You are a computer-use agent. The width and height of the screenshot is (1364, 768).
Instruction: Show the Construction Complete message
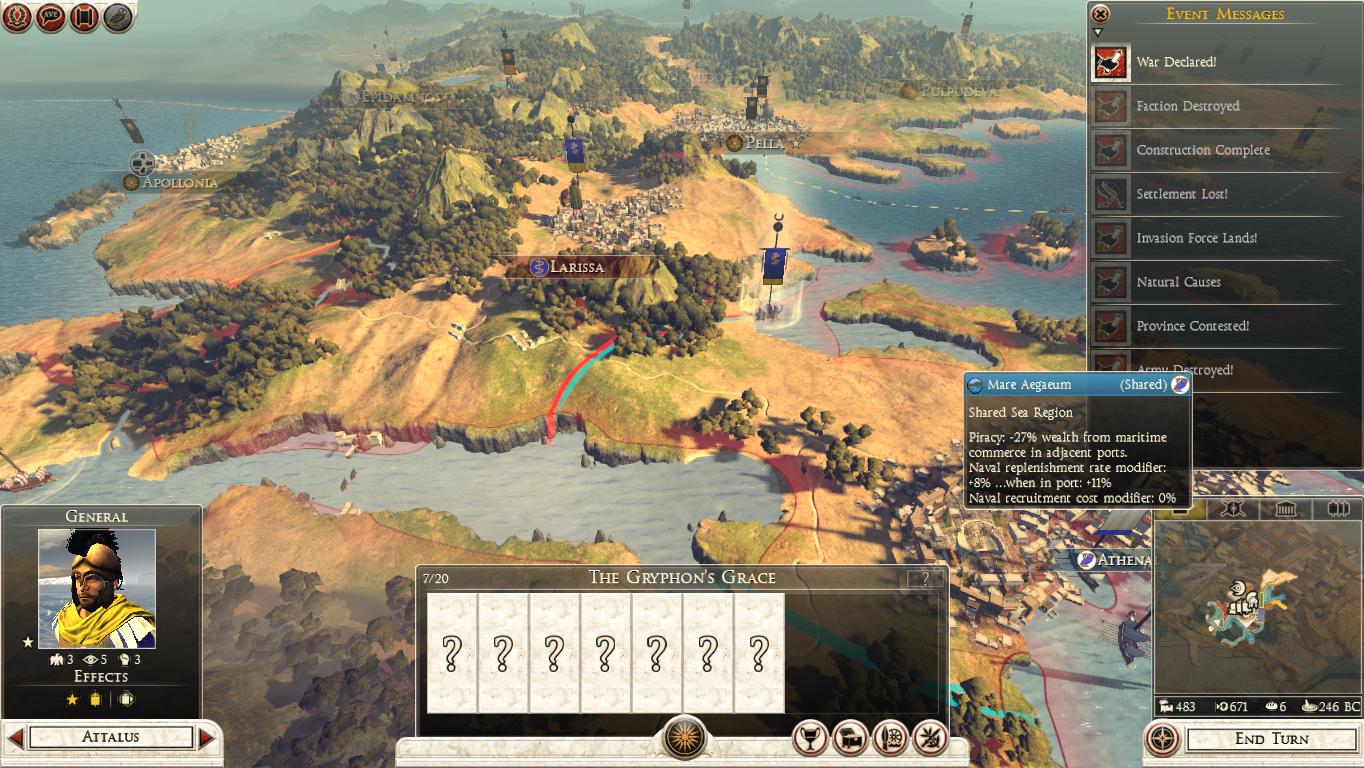(x=1202, y=150)
